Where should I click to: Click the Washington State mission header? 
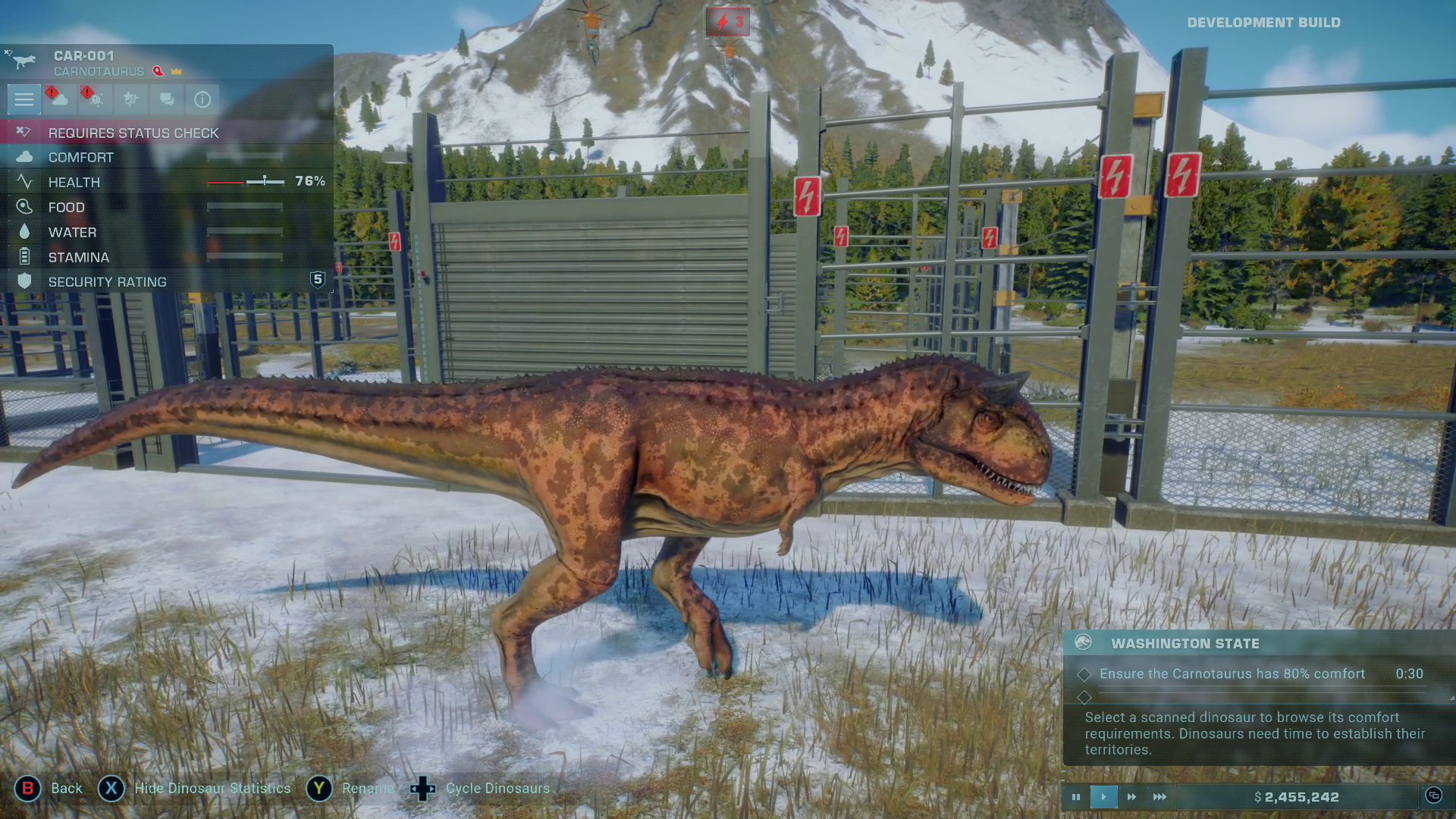[x=1187, y=643]
